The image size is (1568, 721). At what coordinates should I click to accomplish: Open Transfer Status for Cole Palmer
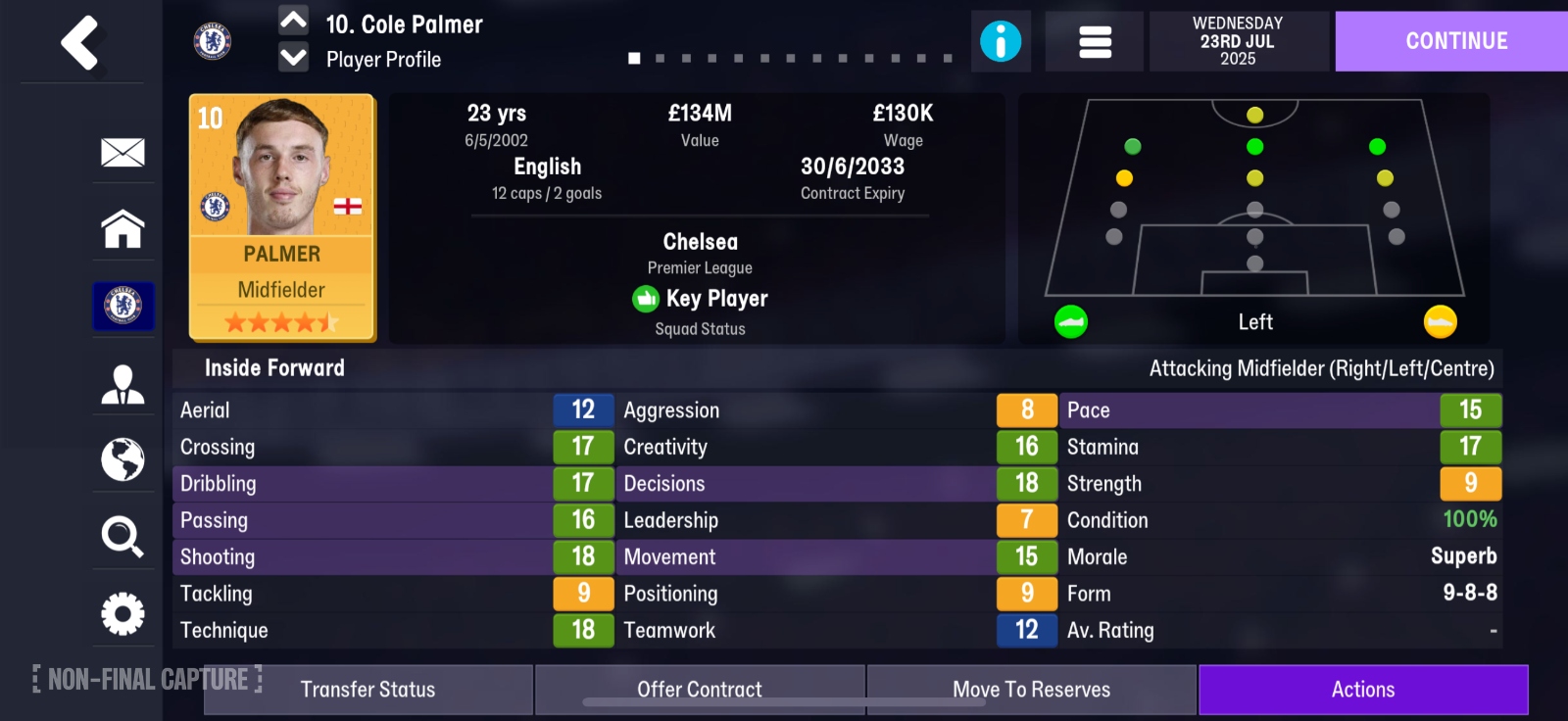click(x=367, y=689)
